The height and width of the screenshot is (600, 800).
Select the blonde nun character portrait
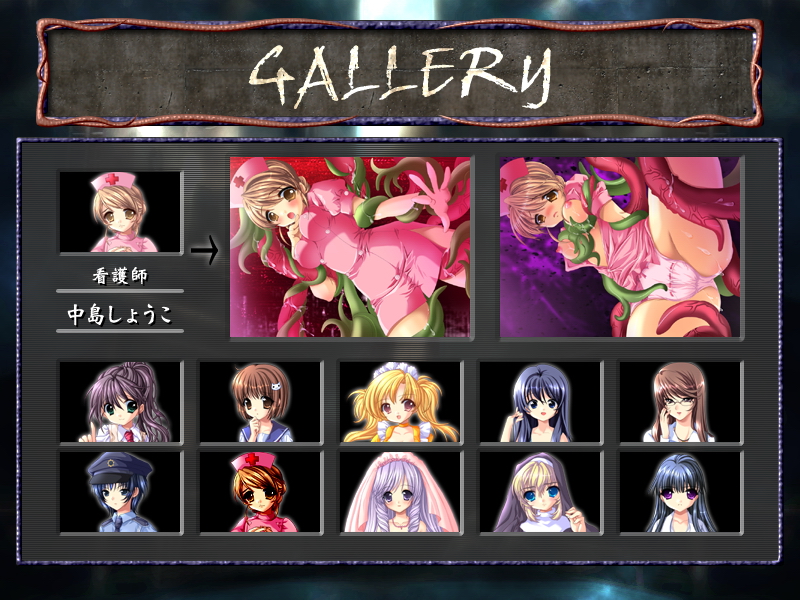coord(540,492)
